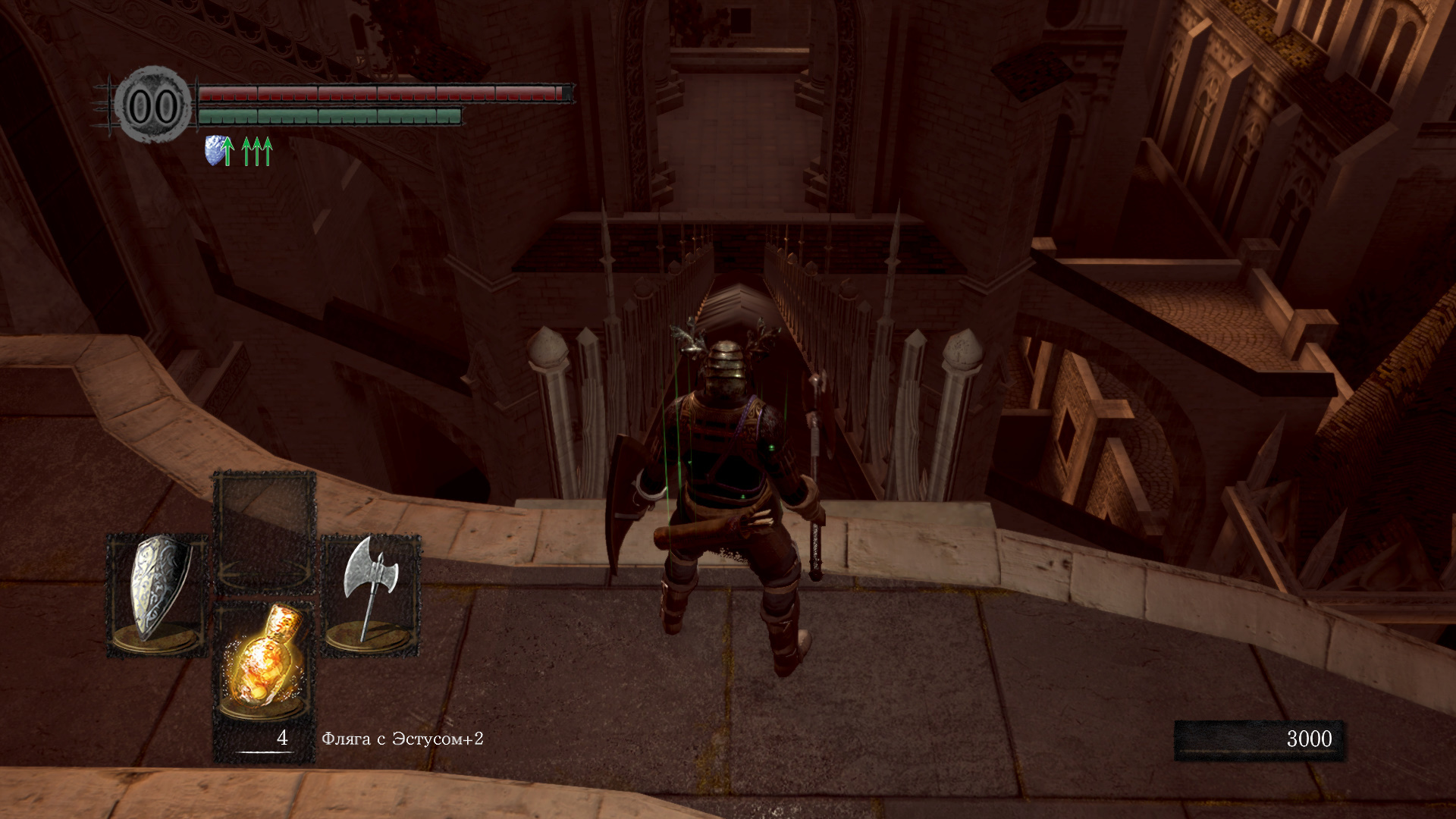Select the right-hand battle axe slot
This screenshot has width=1456, height=819.
(371, 594)
